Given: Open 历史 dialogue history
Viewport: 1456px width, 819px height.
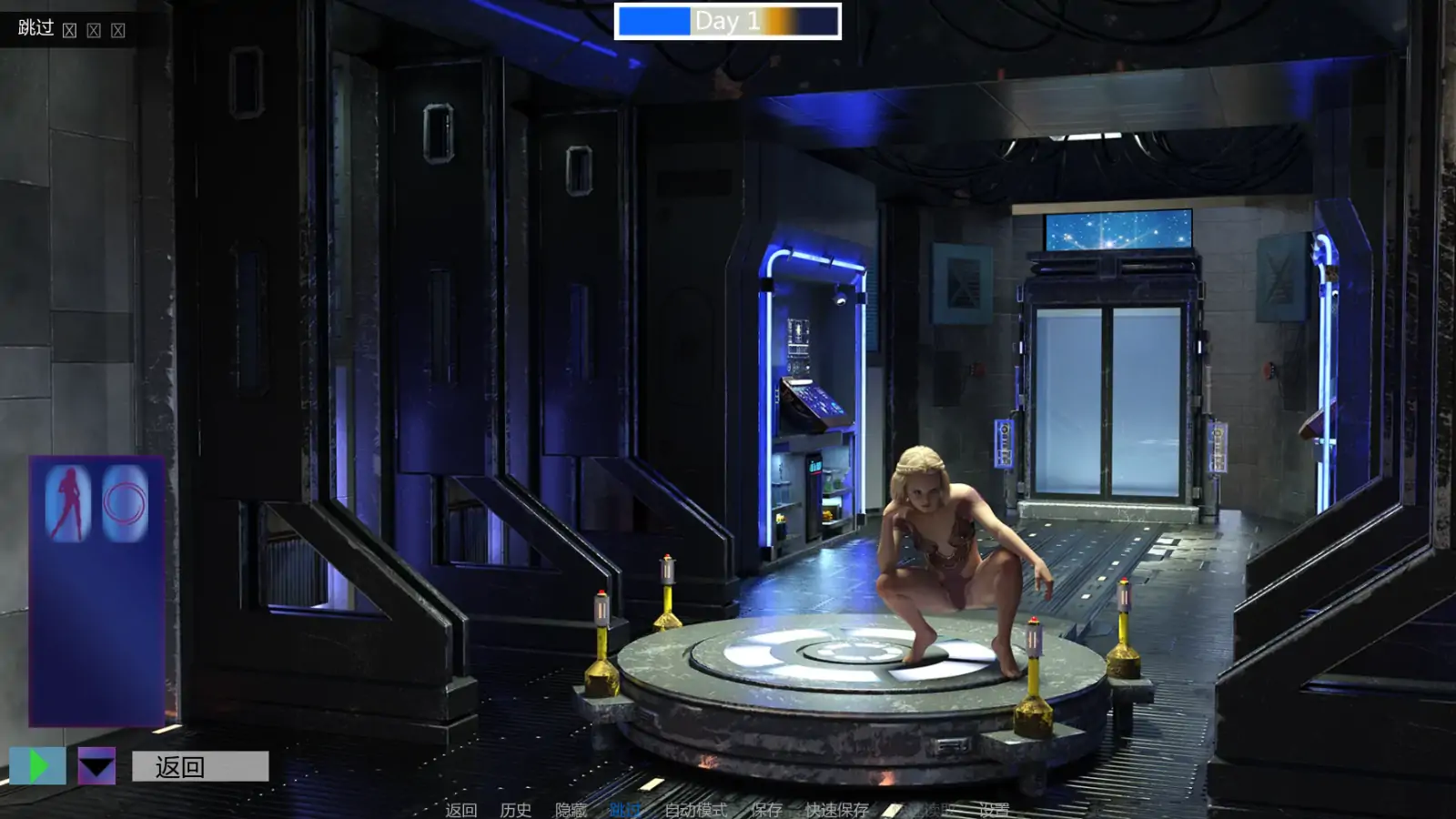Looking at the screenshot, I should pyautogui.click(x=516, y=809).
